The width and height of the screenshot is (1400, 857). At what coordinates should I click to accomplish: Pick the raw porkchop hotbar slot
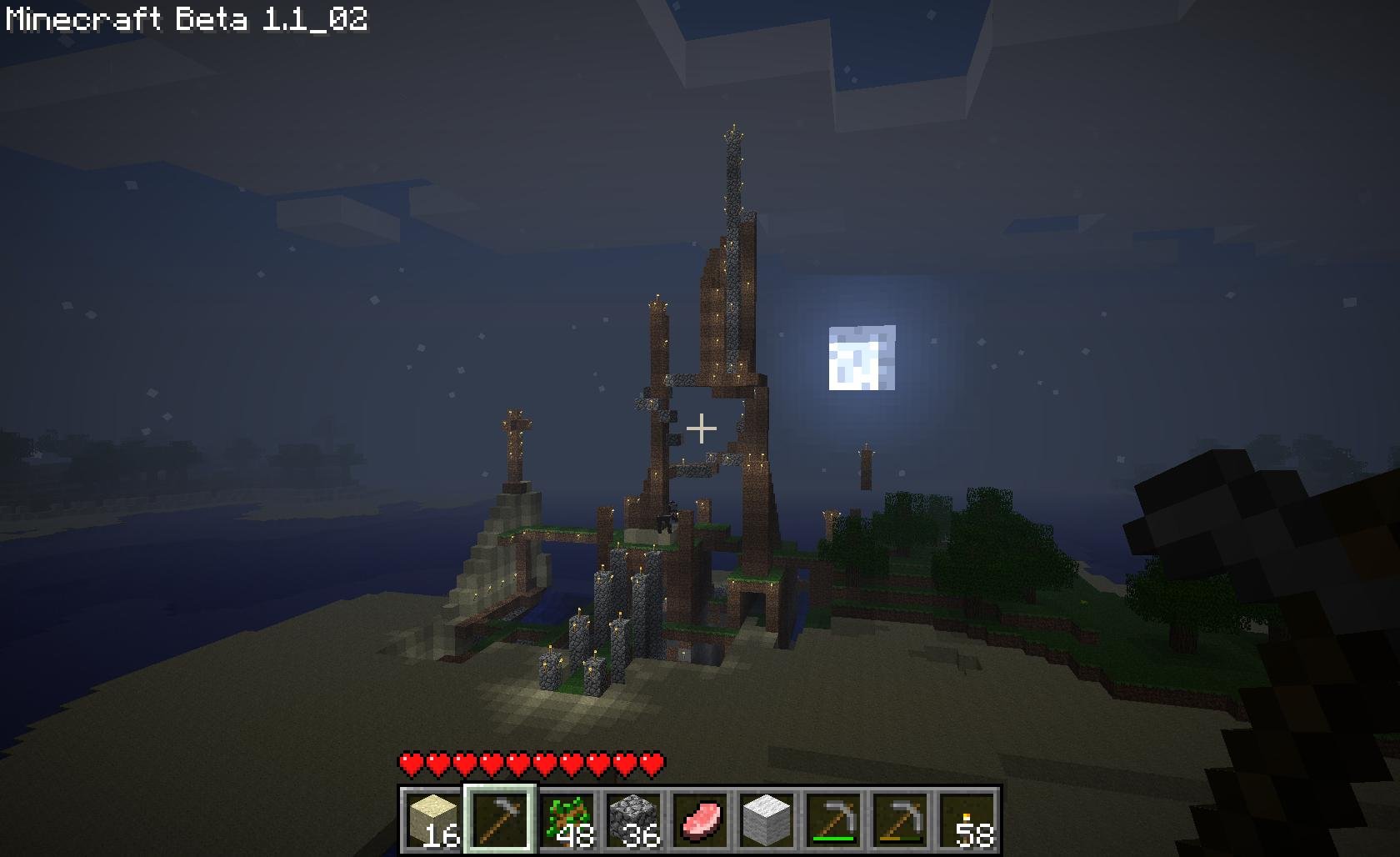coord(700,819)
